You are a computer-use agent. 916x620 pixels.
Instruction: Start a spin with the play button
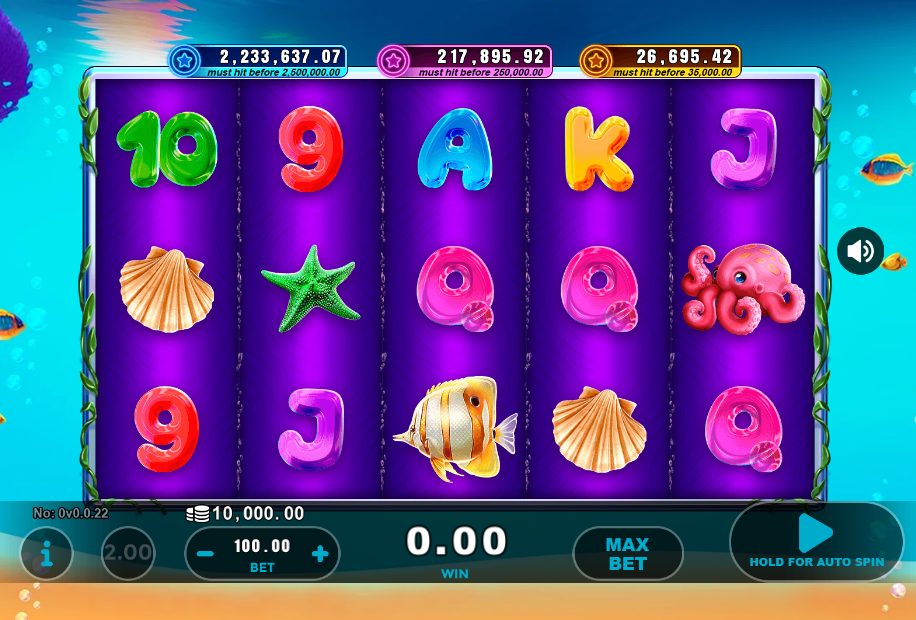tap(816, 535)
